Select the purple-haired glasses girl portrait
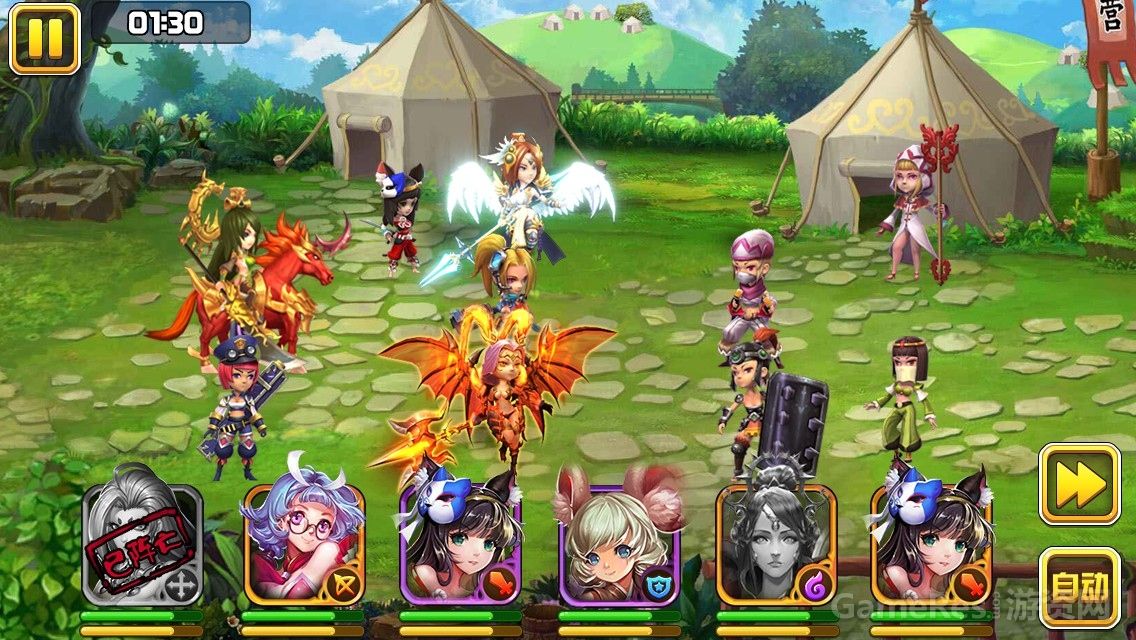1136x640 pixels. tap(303, 544)
